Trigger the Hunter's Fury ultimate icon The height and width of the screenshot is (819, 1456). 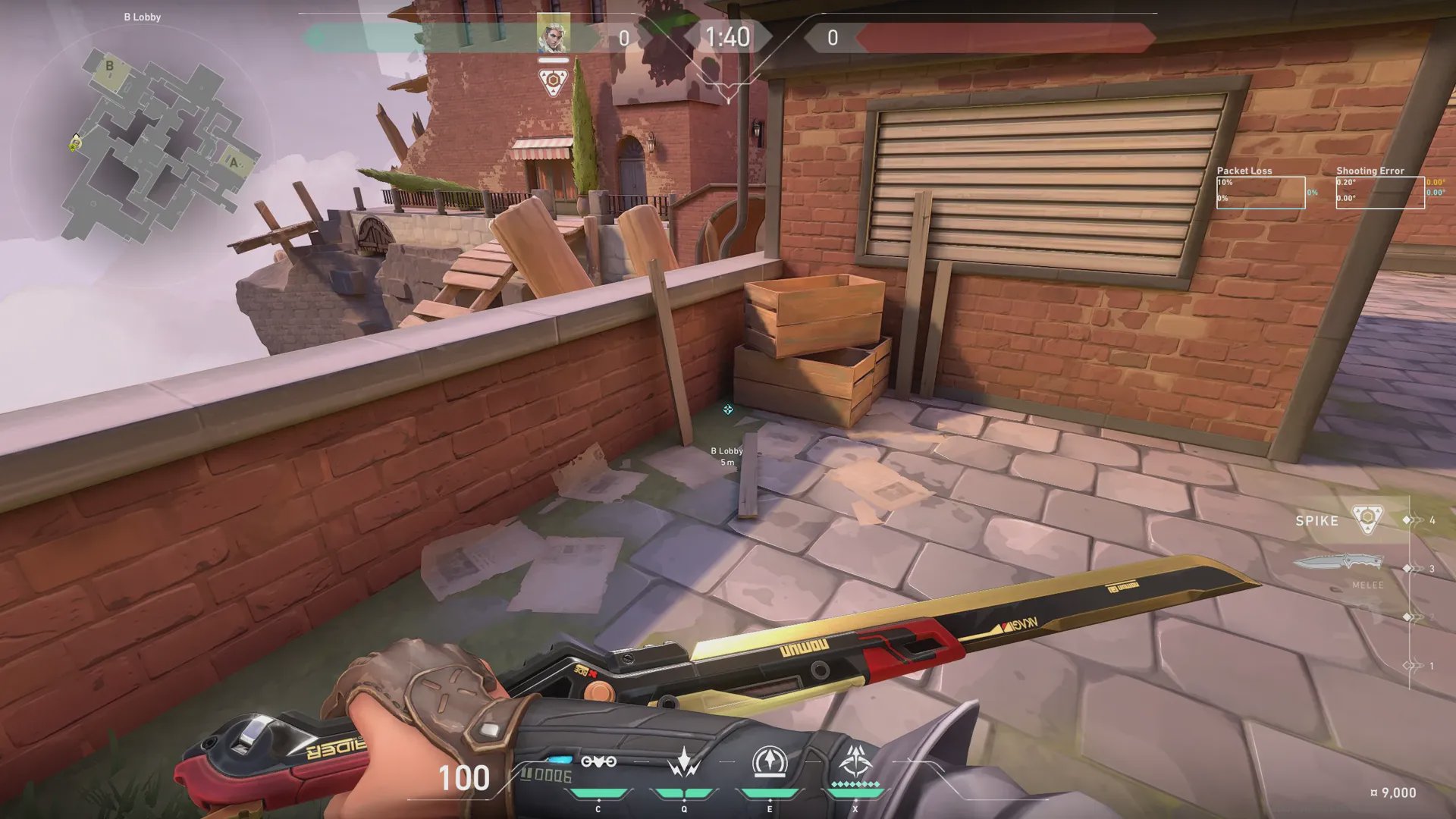tap(855, 761)
